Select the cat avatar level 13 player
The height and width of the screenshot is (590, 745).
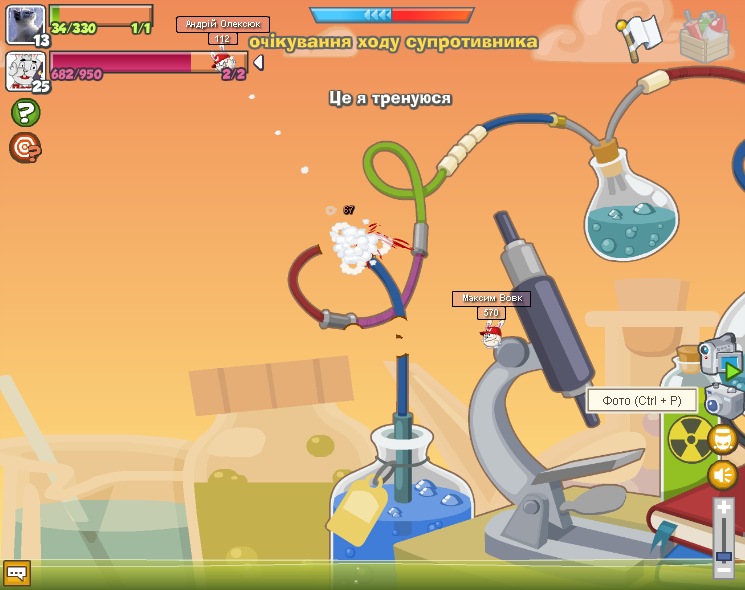point(25,25)
